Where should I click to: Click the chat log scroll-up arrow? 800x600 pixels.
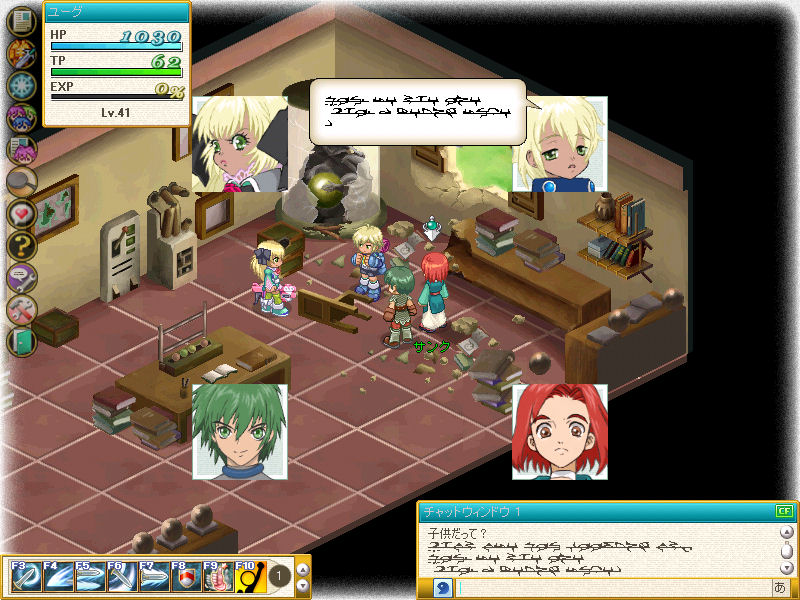tap(786, 532)
